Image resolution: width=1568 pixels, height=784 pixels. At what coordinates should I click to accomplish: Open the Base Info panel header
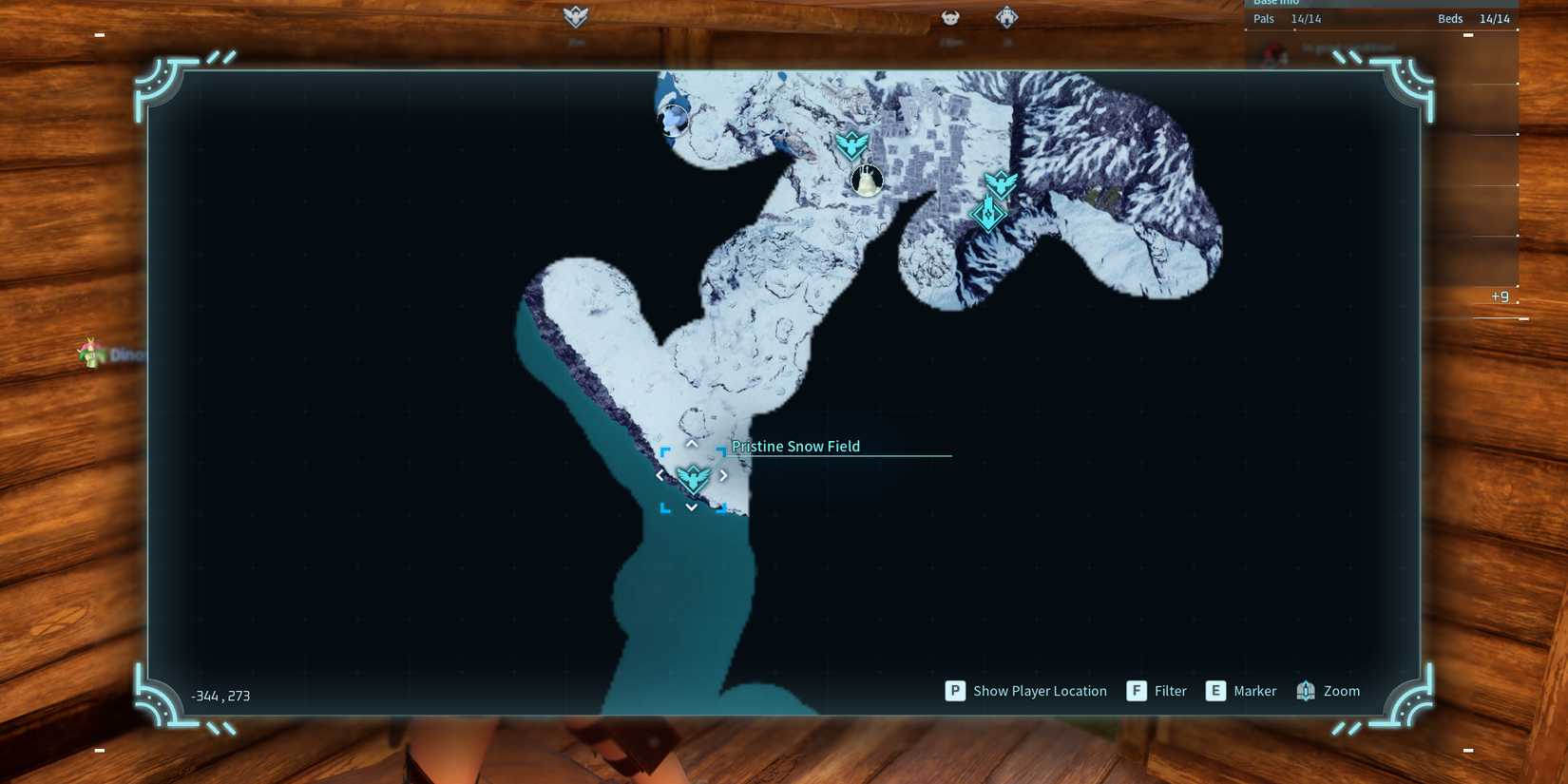(1276, 3)
